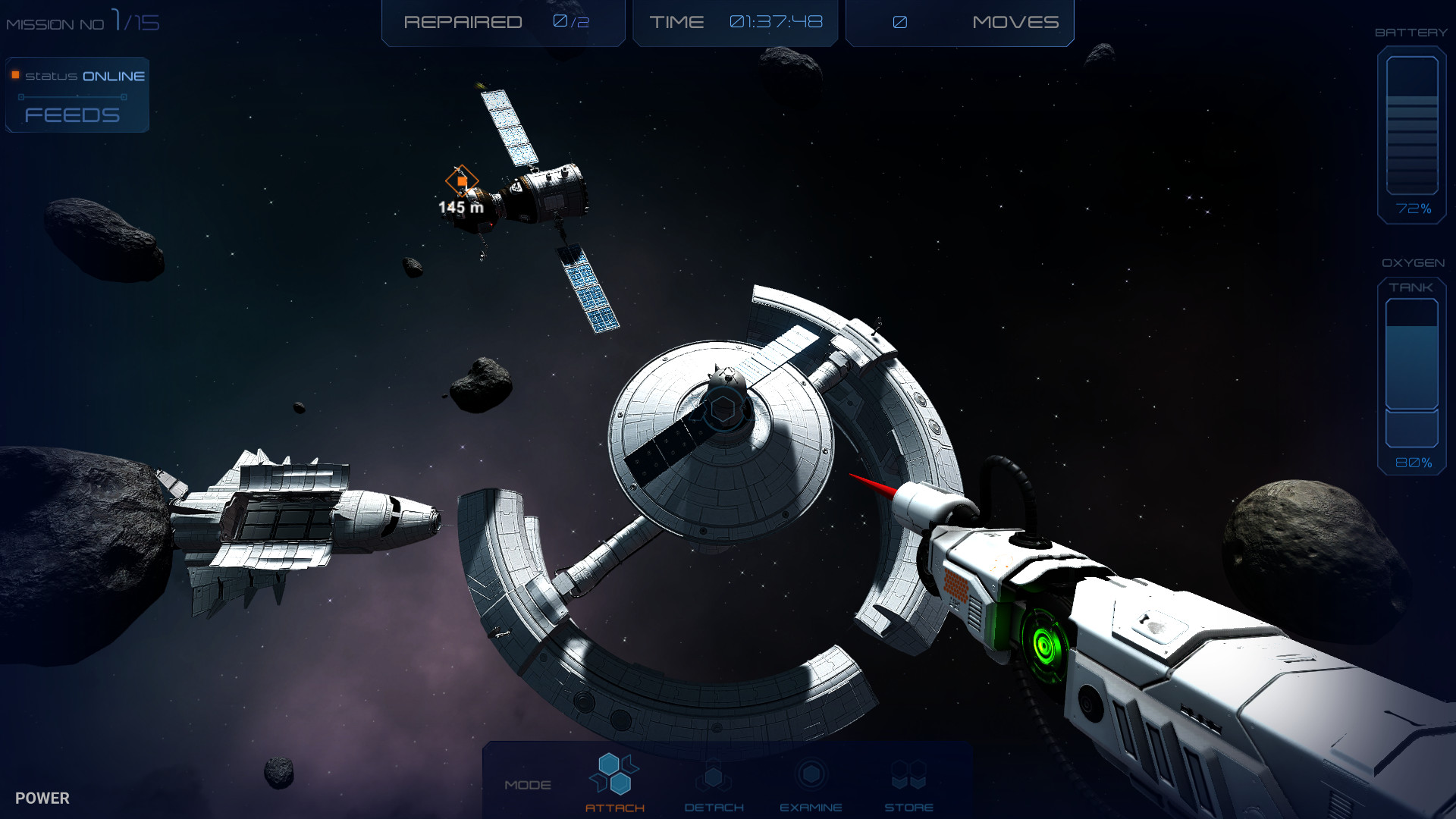The width and height of the screenshot is (1456, 819).
Task: Toggle the orange status ONLINE indicator
Action: pyautogui.click(x=14, y=75)
